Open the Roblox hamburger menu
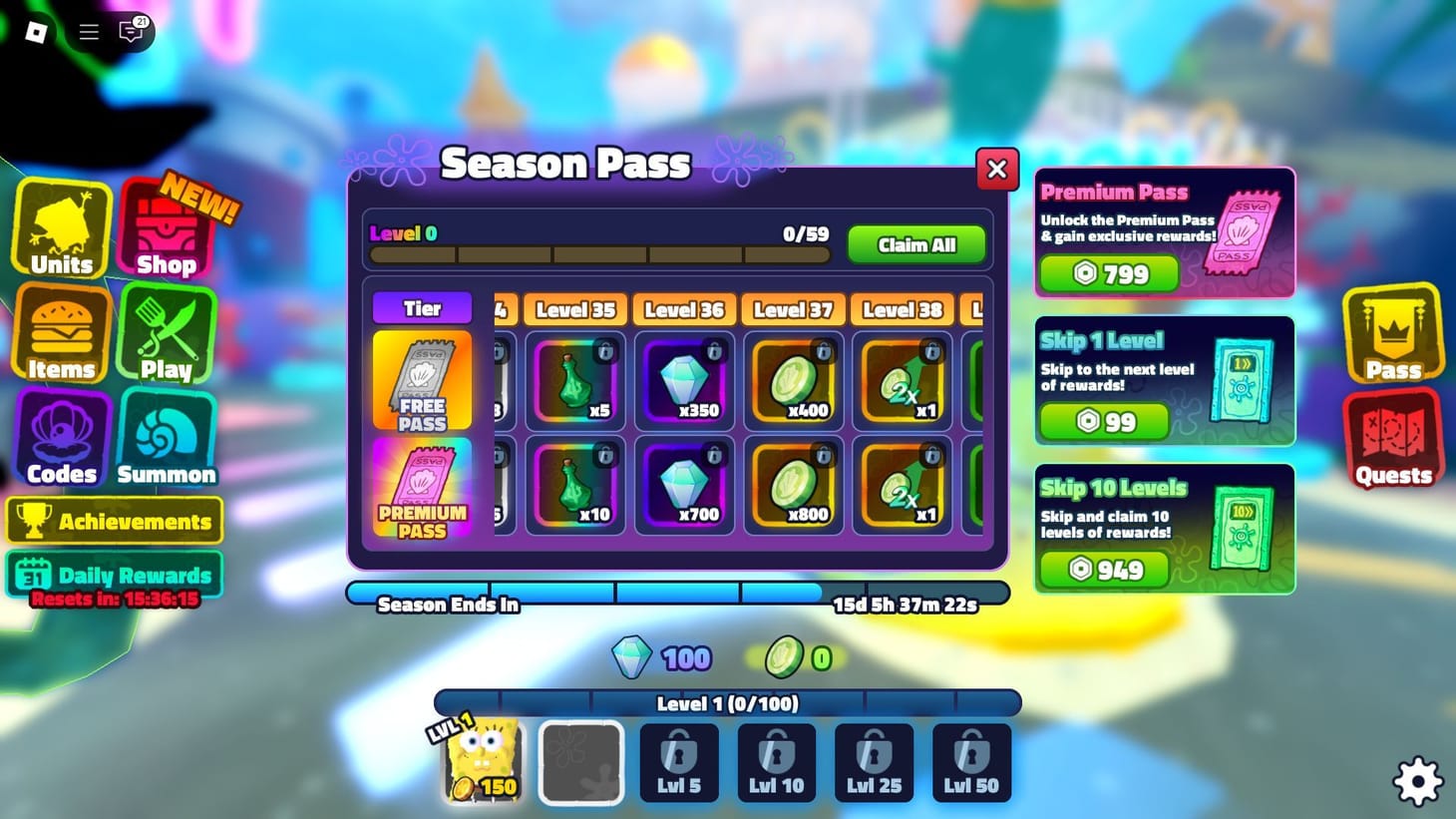The image size is (1456, 819). point(88,31)
